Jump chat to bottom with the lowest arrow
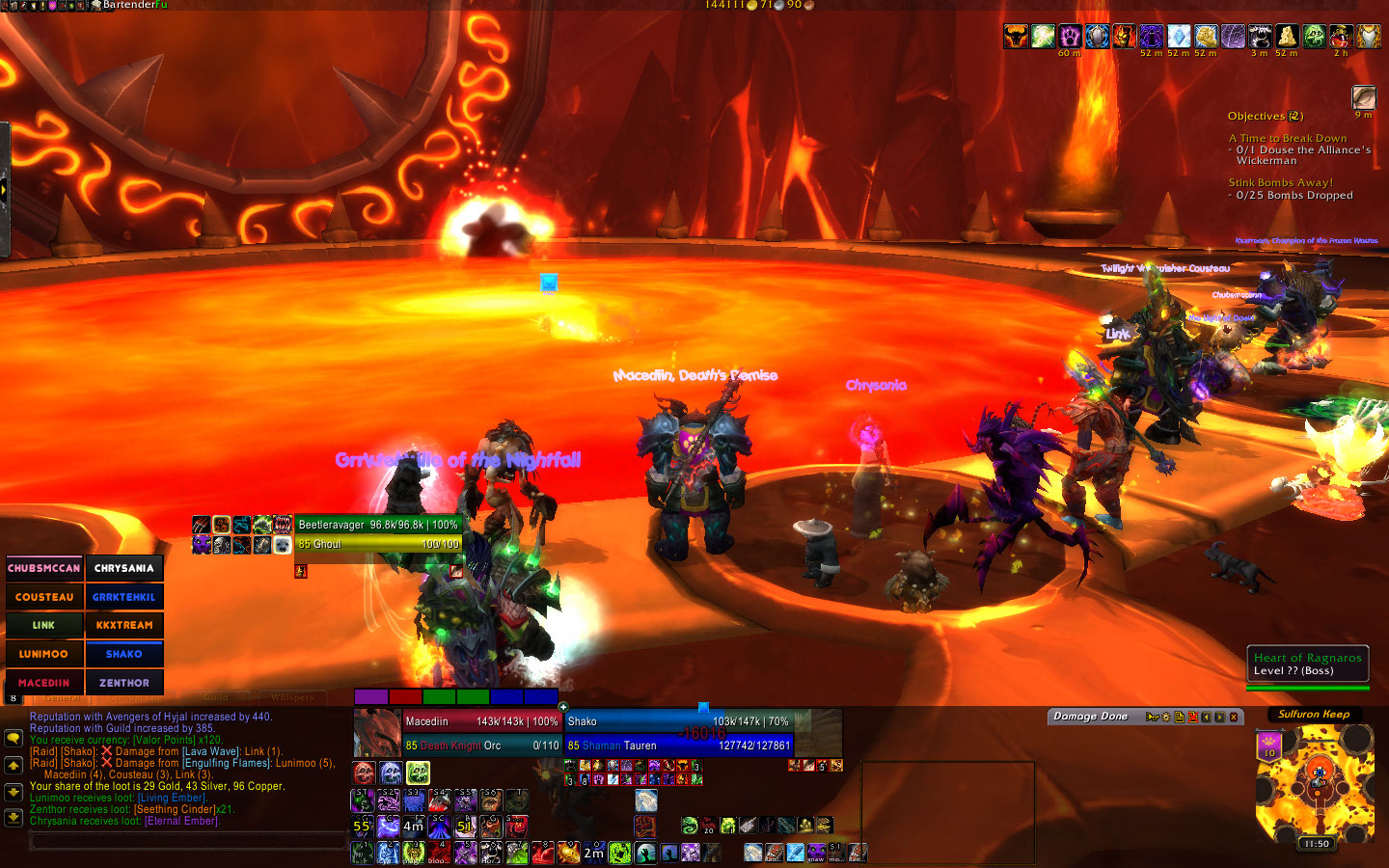The height and width of the screenshot is (868, 1389). point(14,818)
